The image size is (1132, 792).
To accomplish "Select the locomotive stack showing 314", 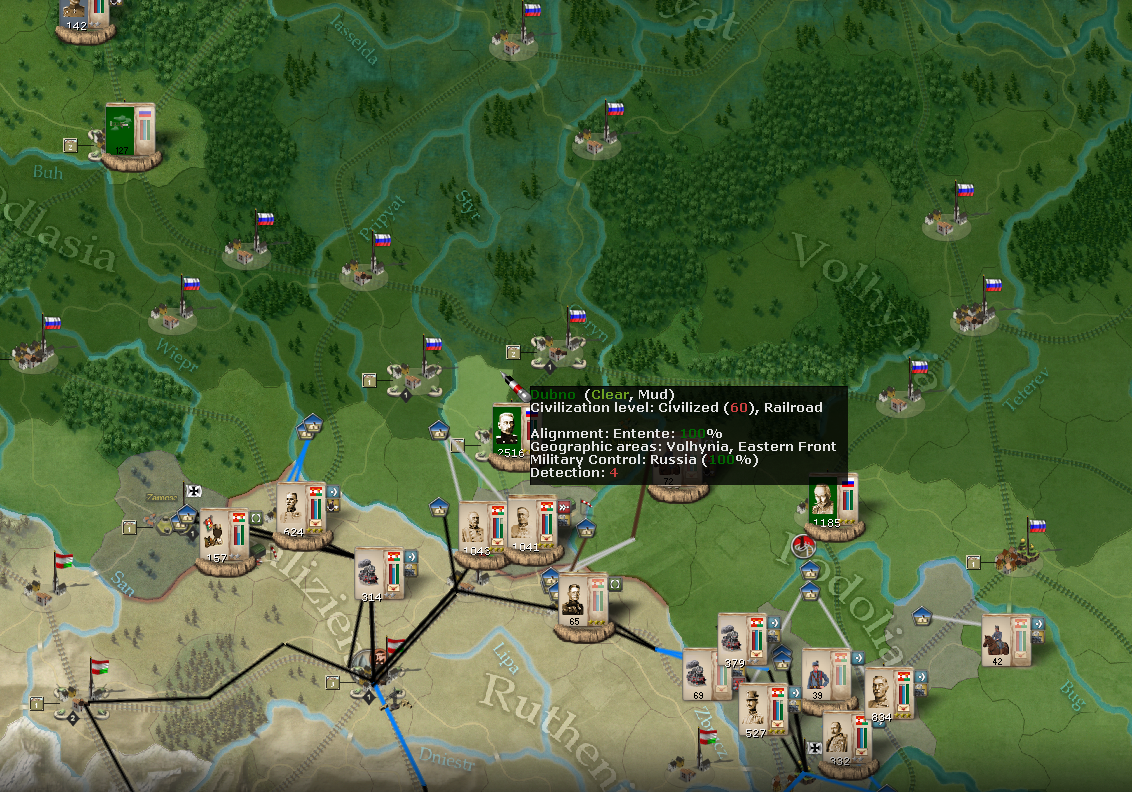I will point(371,572).
